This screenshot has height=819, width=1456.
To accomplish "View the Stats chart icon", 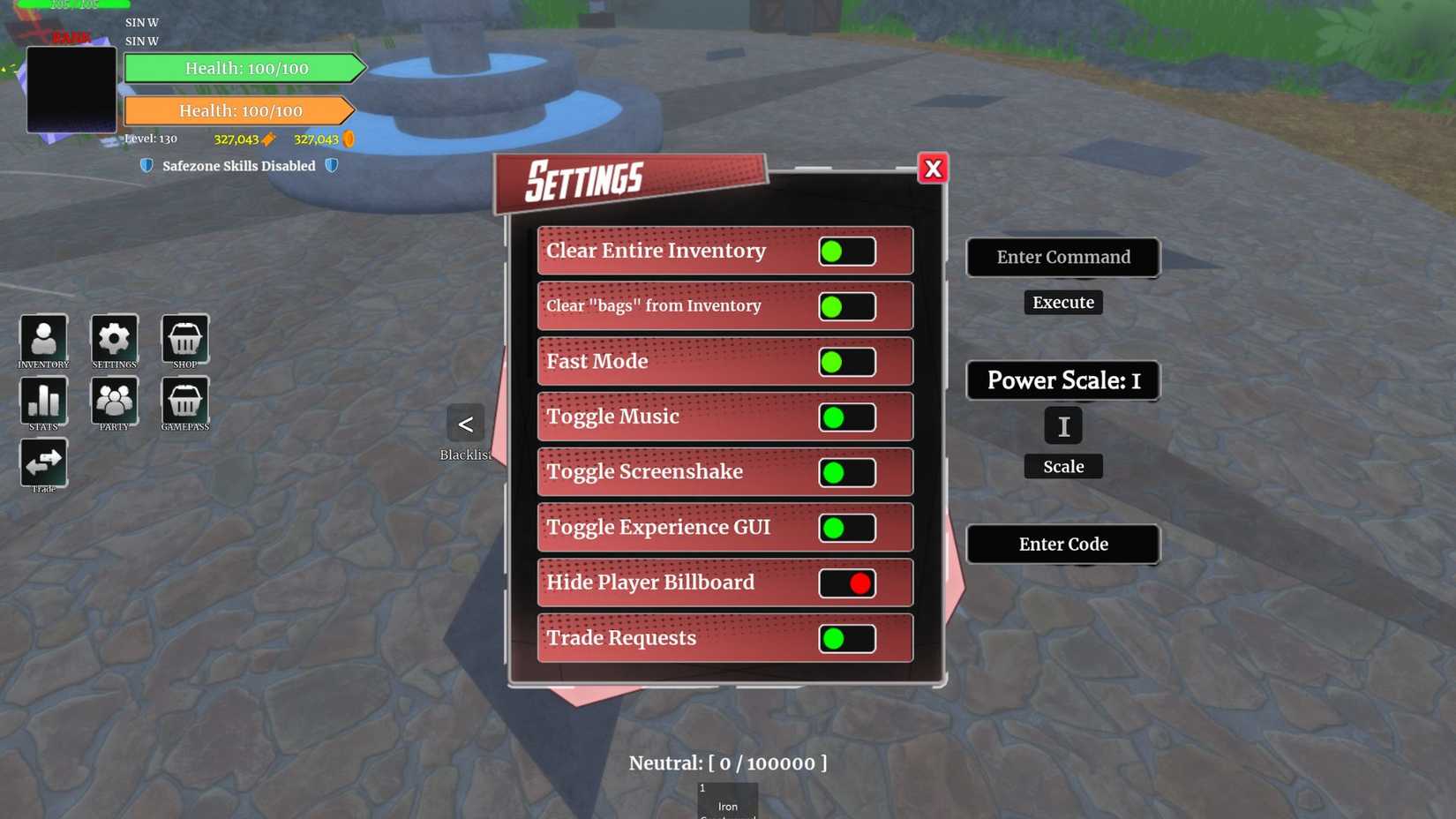I will pos(43,400).
